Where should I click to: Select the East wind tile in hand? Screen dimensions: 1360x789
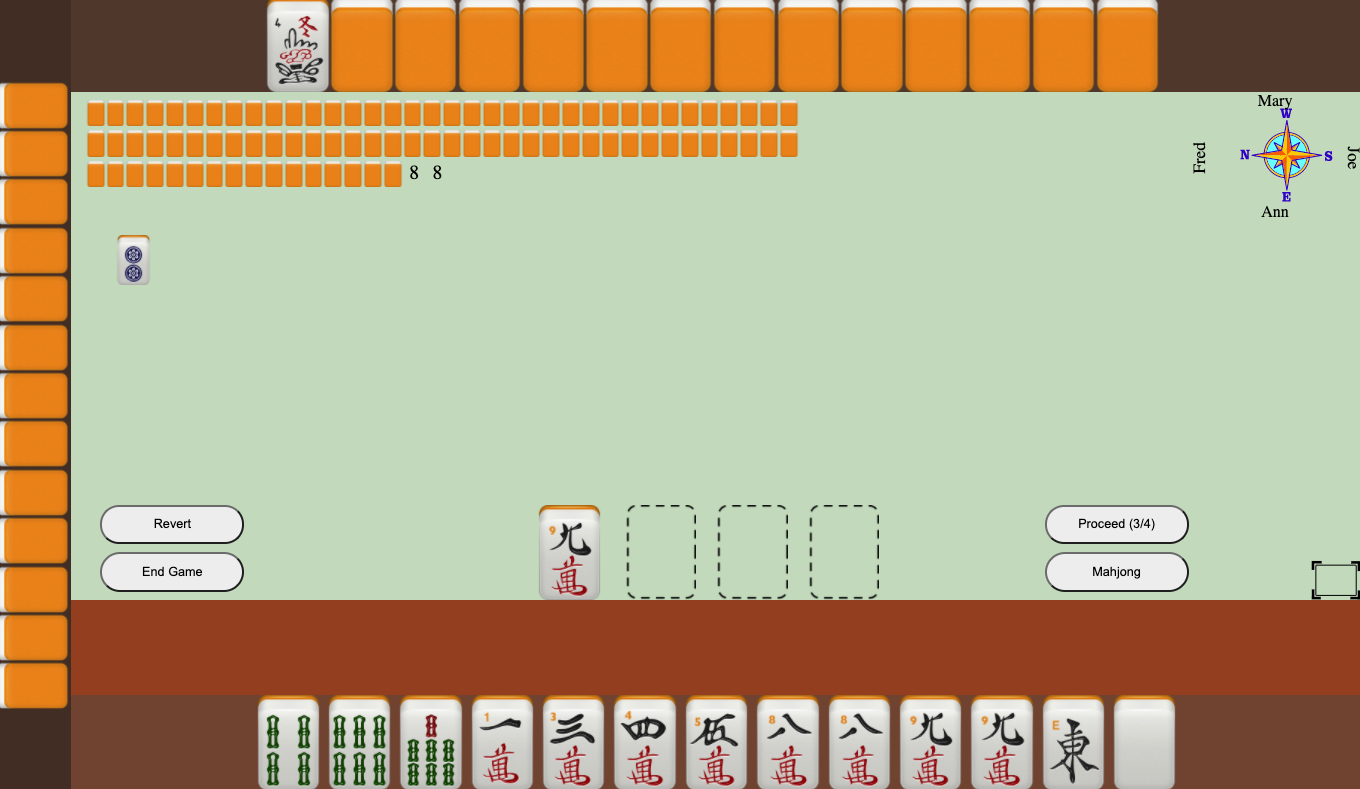pyautogui.click(x=1072, y=744)
